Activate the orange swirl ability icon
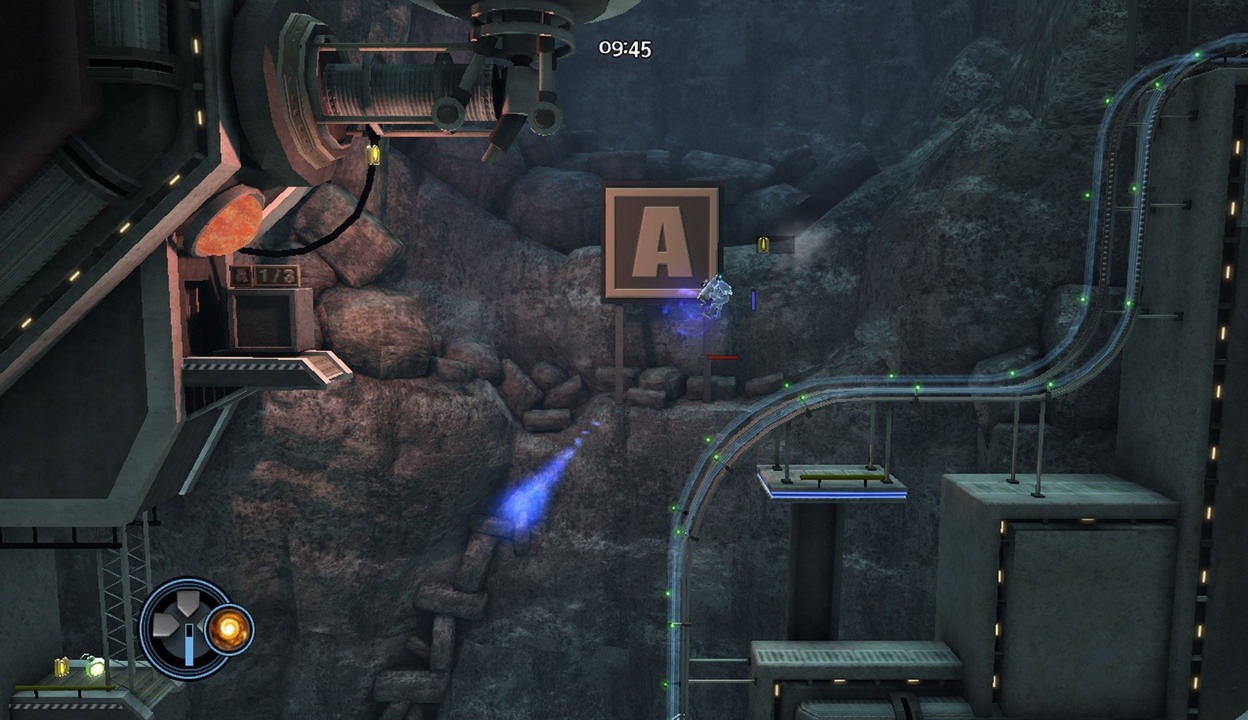Image resolution: width=1248 pixels, height=720 pixels. 229,630
